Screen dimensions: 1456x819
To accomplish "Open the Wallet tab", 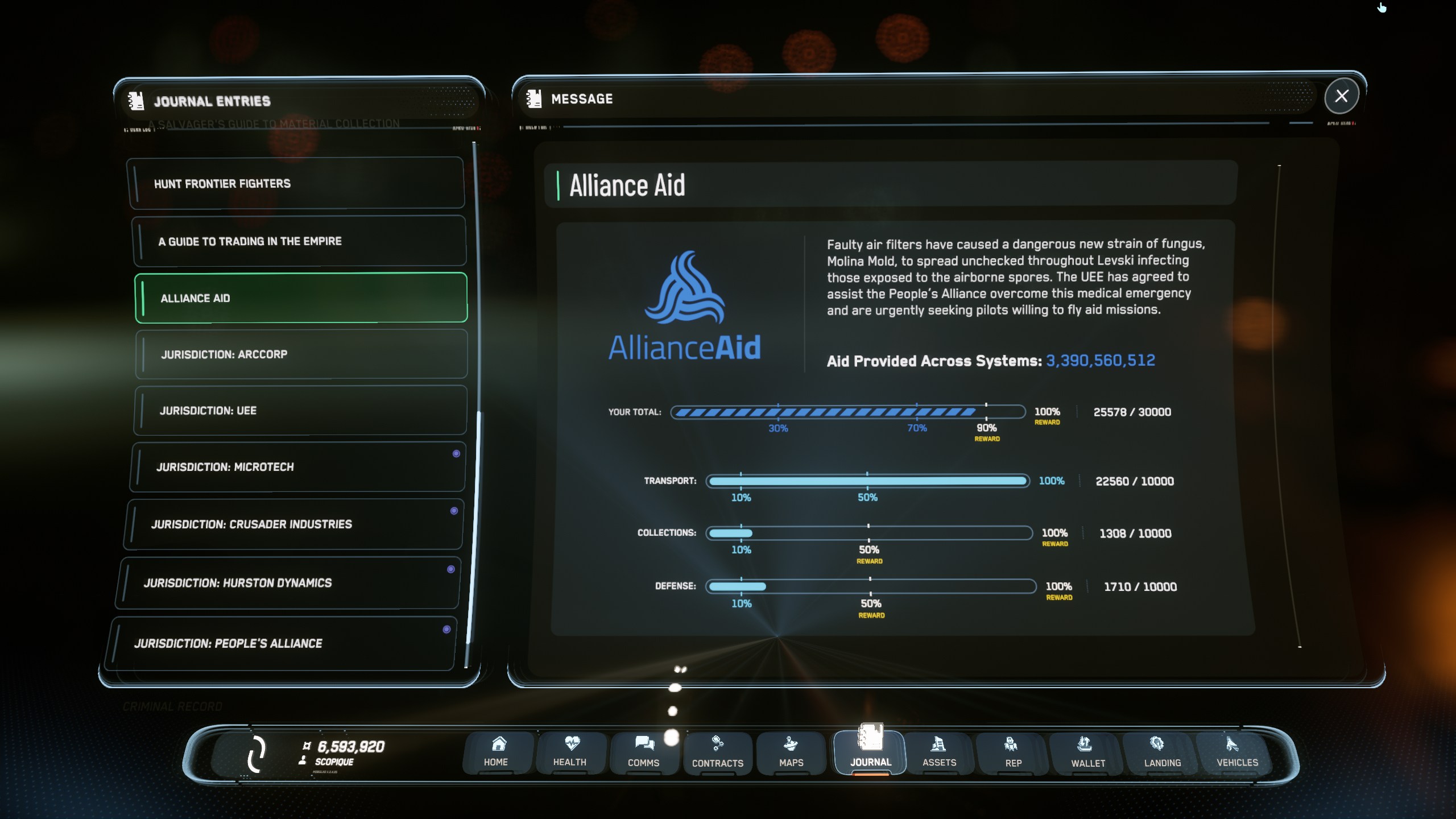I will 1087,752.
